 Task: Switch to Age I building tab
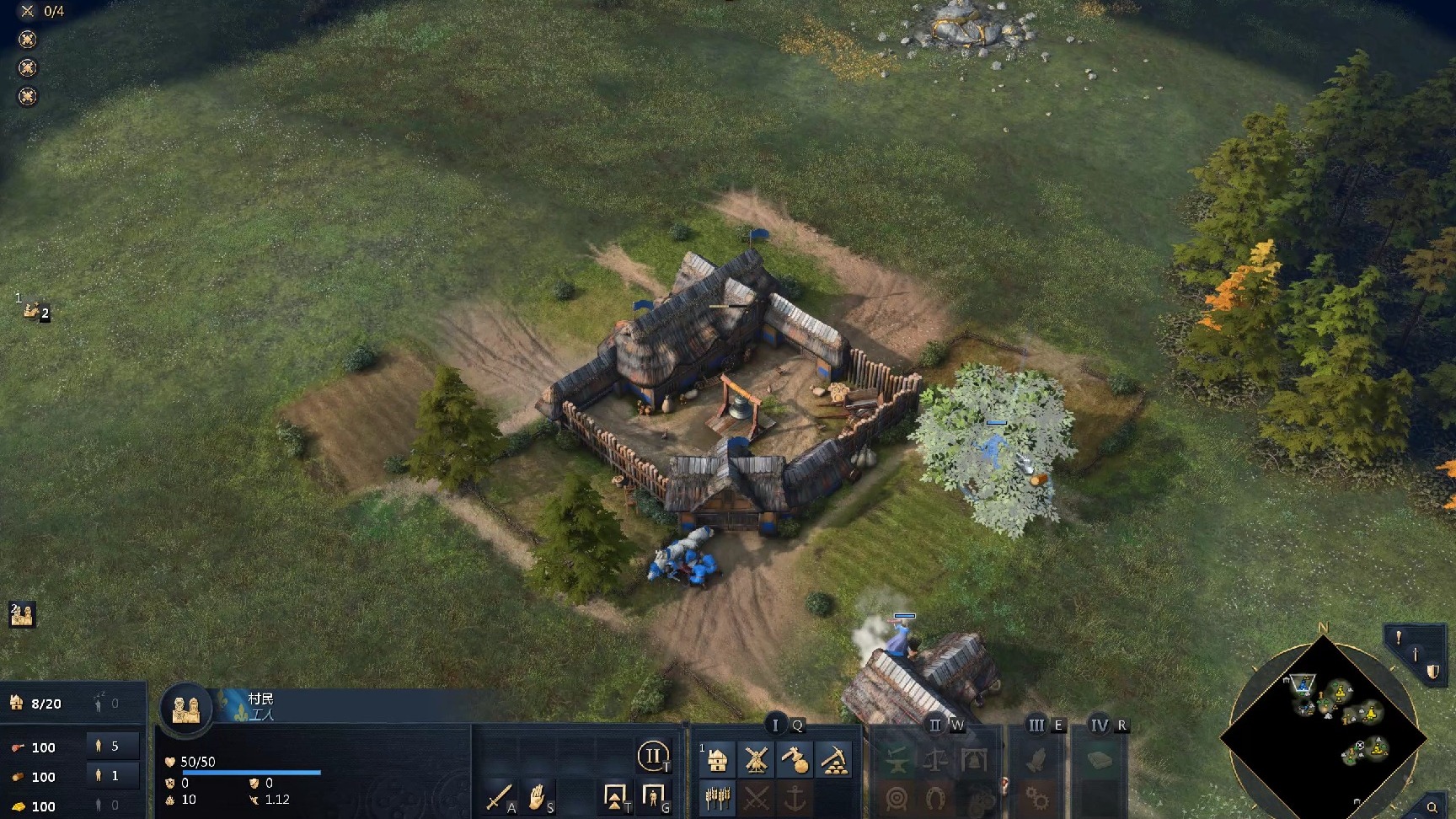[775, 725]
